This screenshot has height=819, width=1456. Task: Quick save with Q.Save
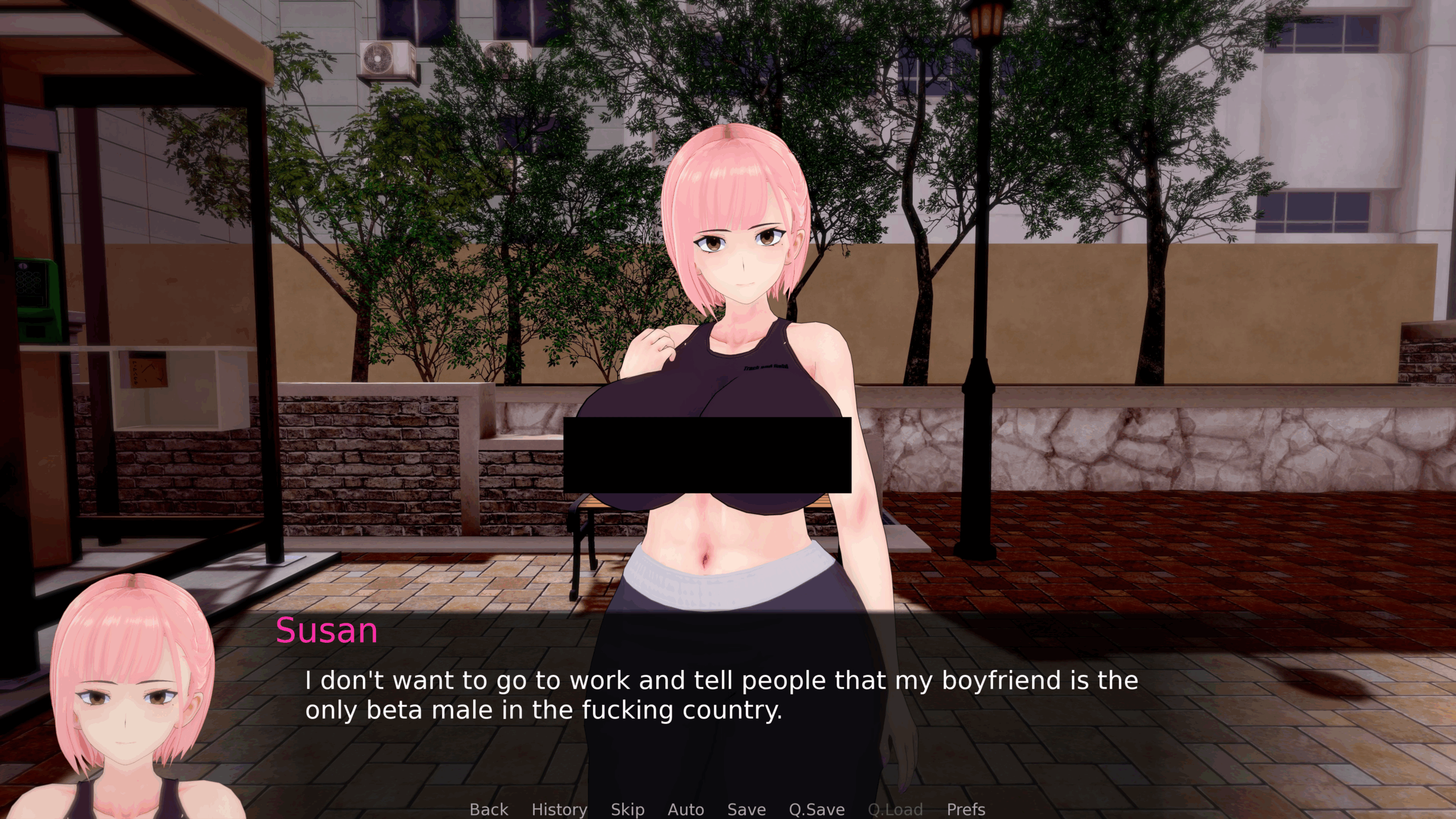point(816,809)
